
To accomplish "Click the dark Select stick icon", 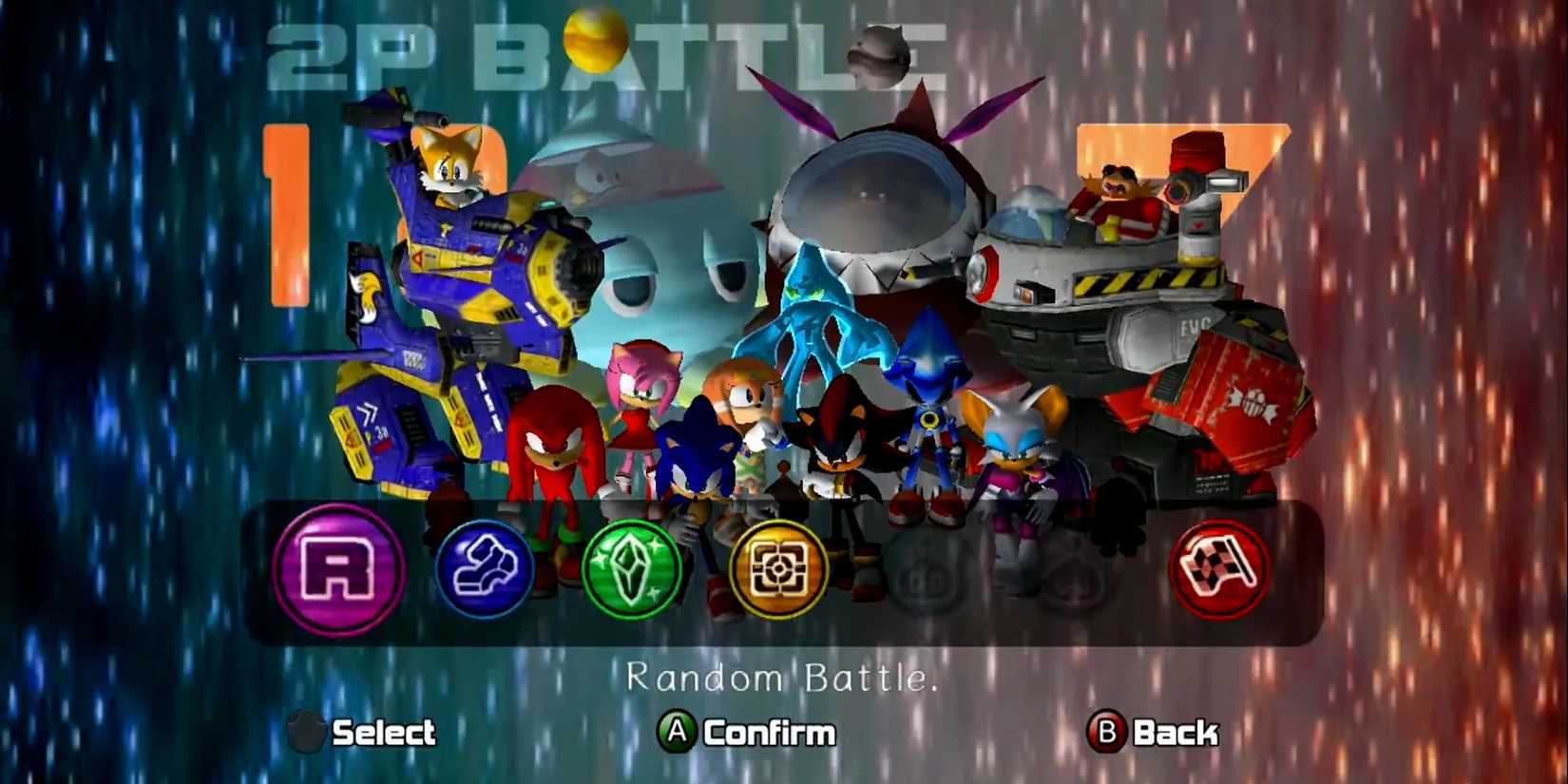I will 306,733.
